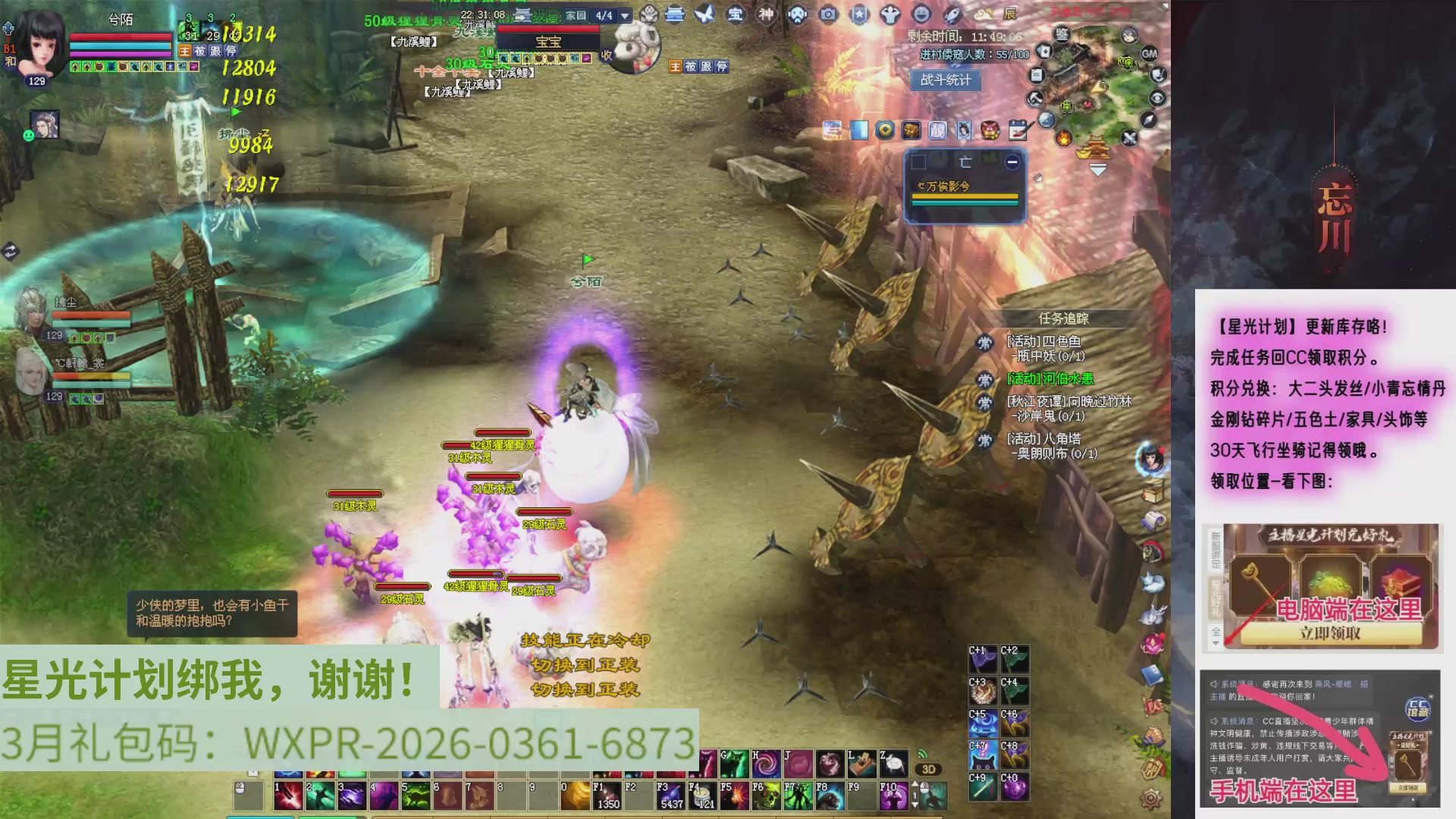Screen dimensions: 1456x819
Task: Expand the minimap using the double-down arrow
Action: (1097, 170)
